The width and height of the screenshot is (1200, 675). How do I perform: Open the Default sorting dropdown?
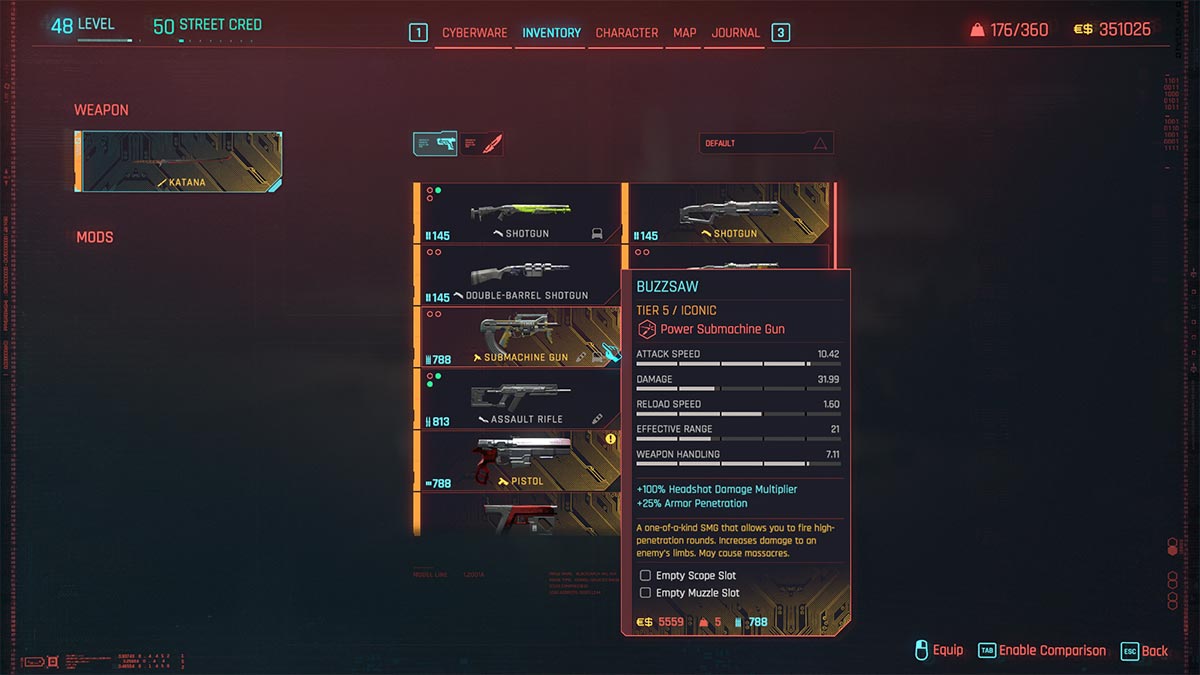click(x=766, y=144)
